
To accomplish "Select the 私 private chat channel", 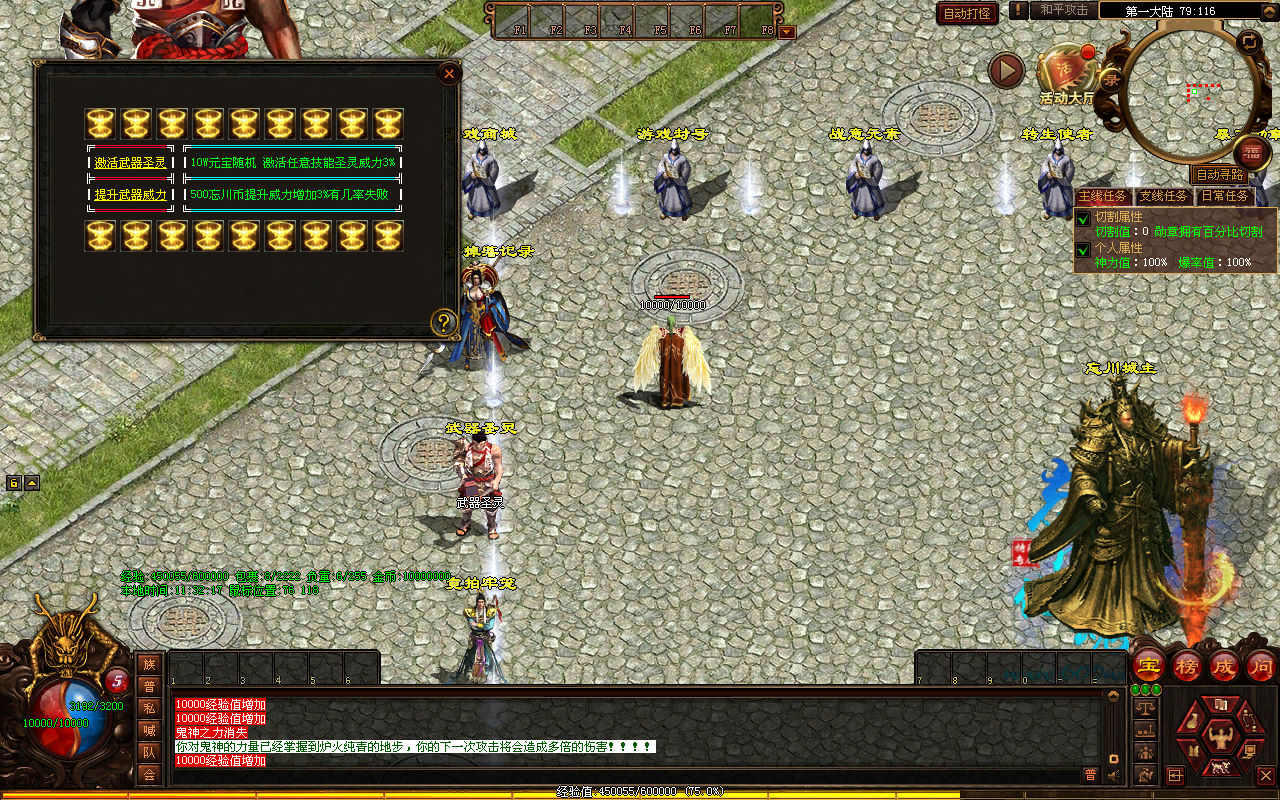I will pos(149,708).
